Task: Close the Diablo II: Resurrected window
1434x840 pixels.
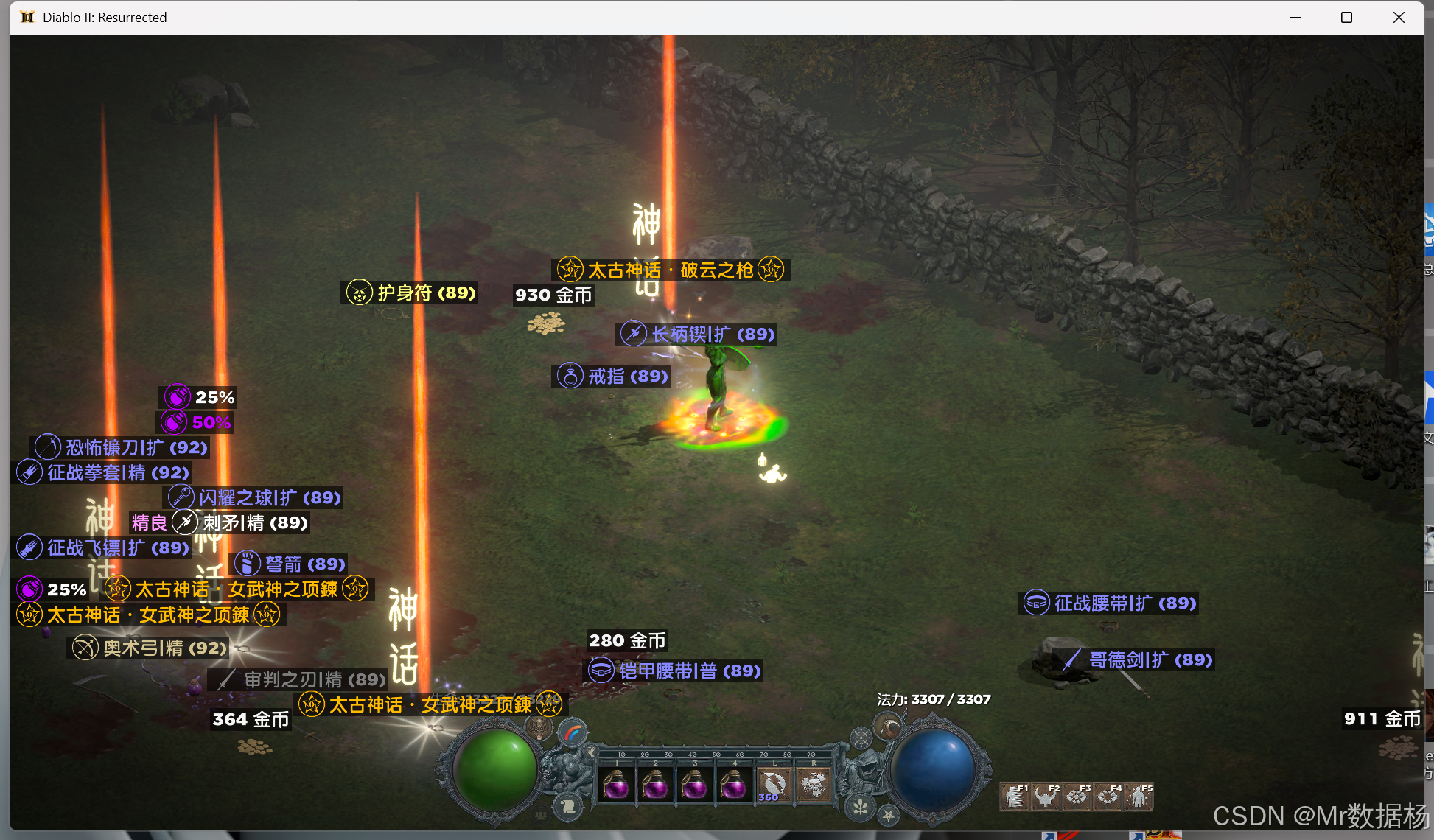Action: (1399, 18)
